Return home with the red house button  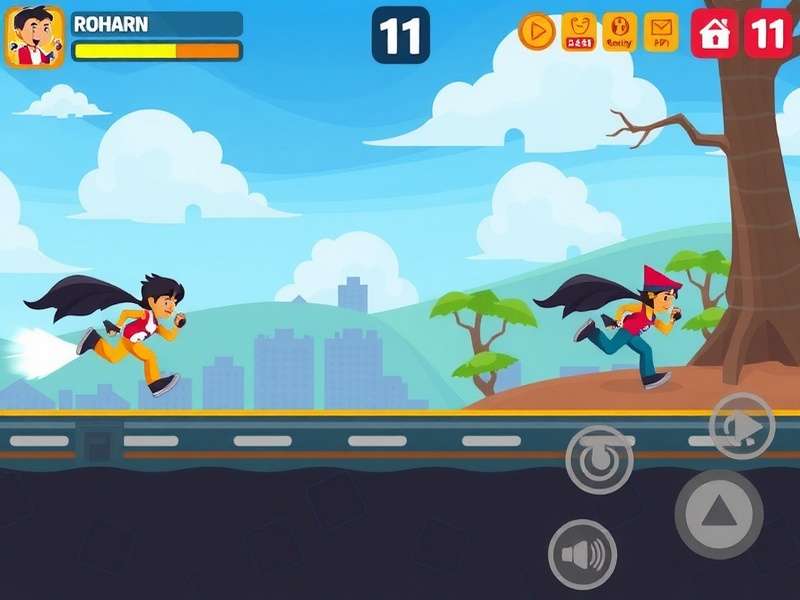pos(714,33)
